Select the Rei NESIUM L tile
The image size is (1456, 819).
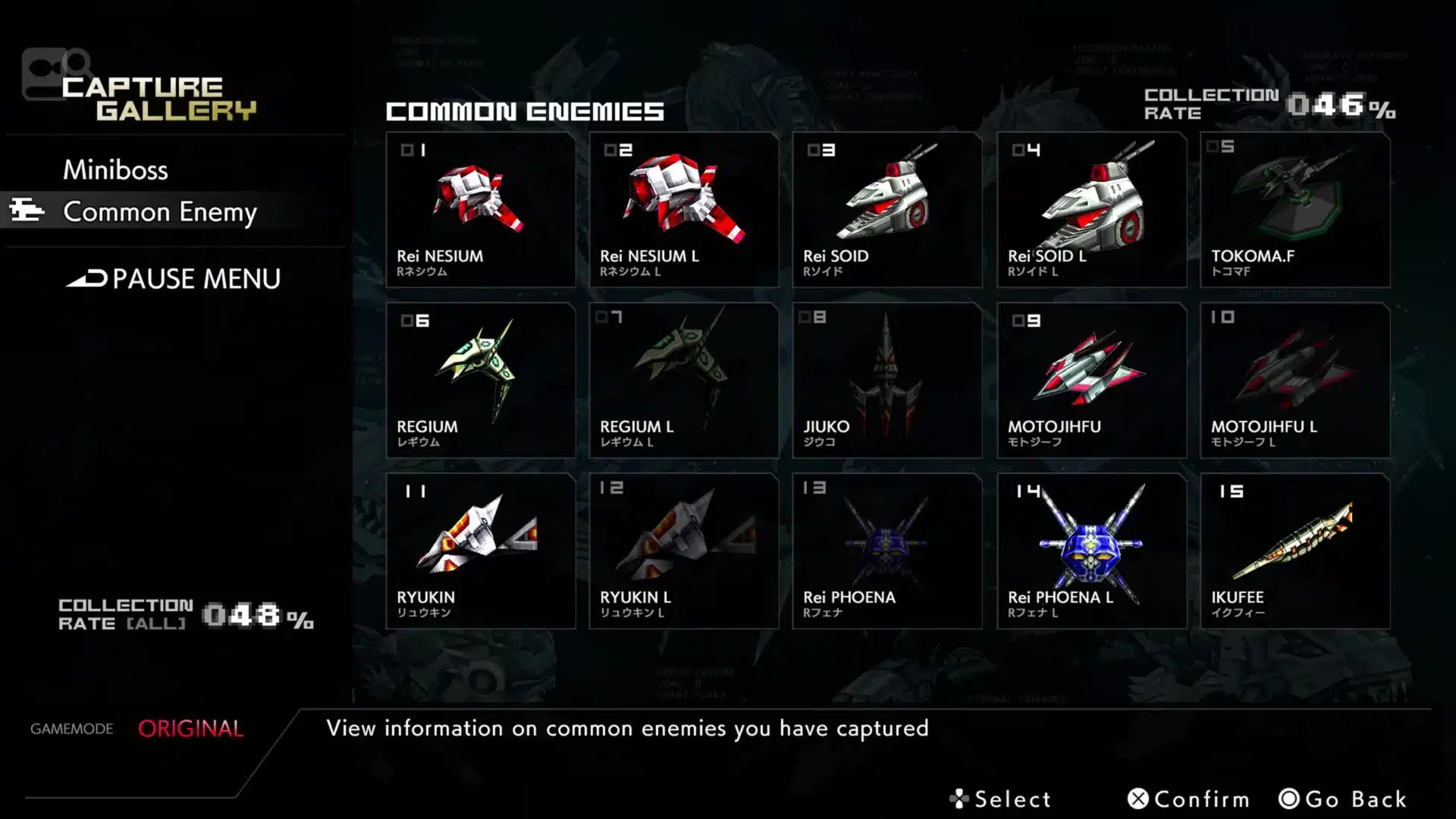684,210
